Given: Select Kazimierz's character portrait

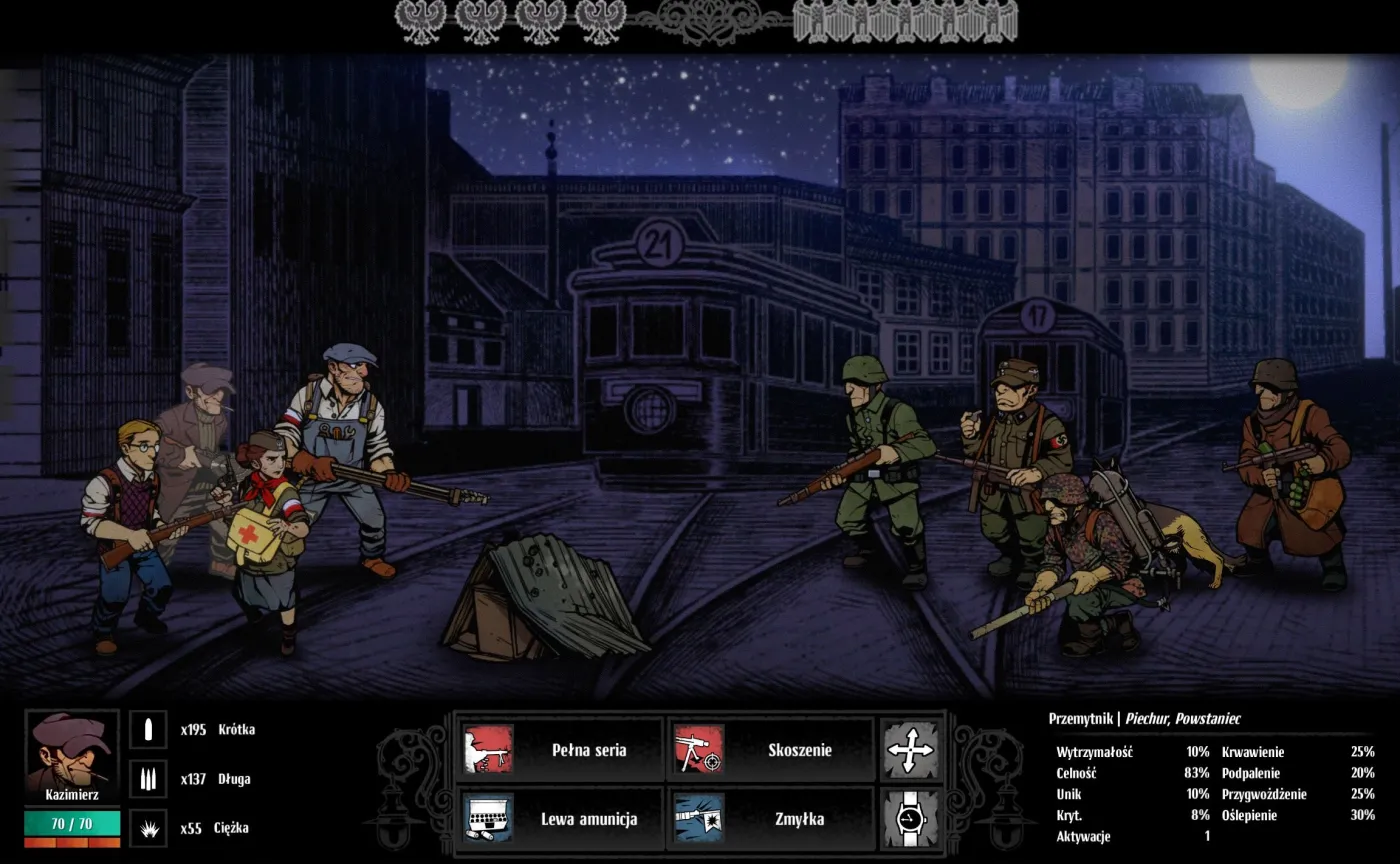Looking at the screenshot, I should [72, 757].
